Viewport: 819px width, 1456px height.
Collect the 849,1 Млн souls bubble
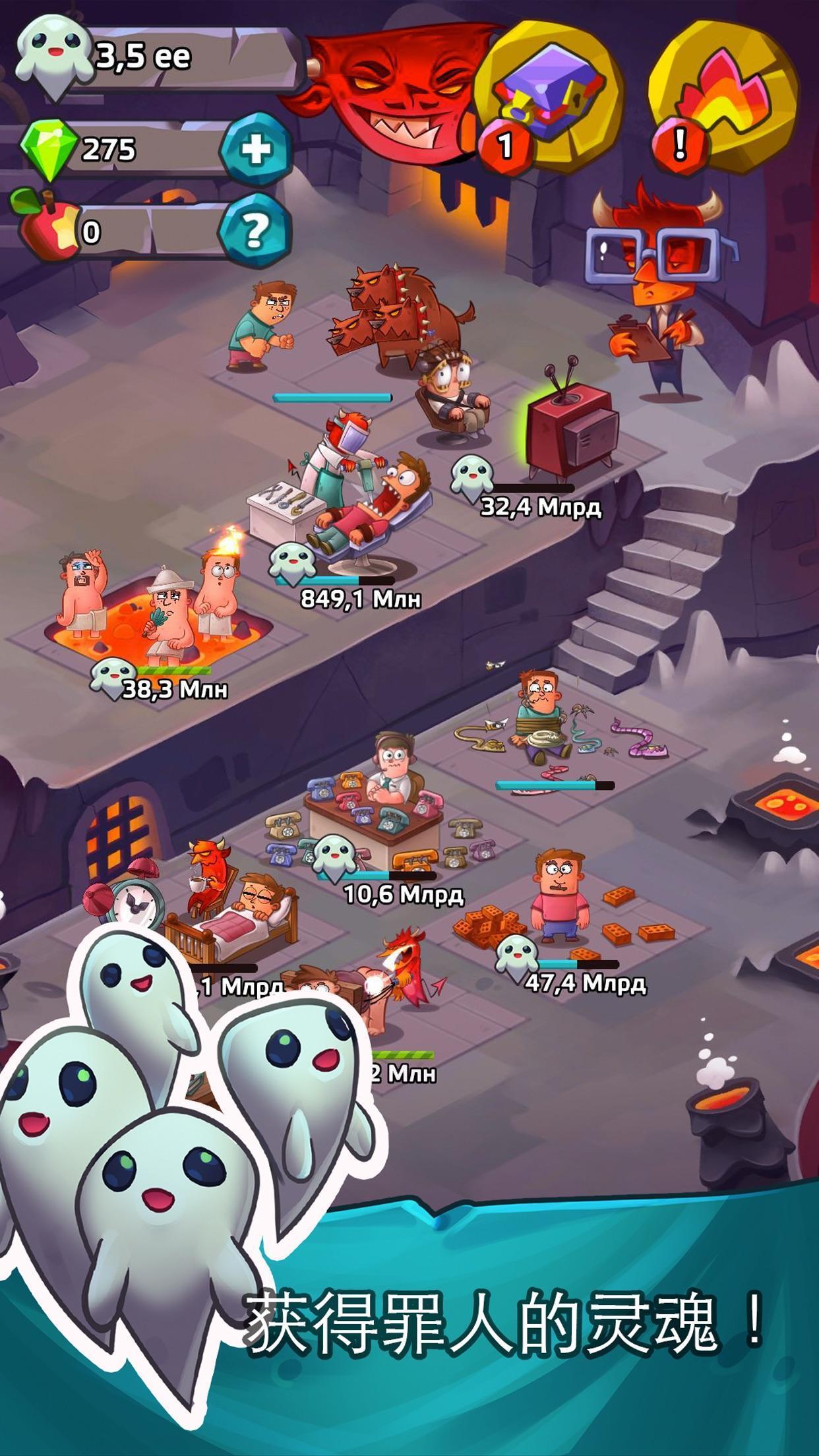coord(291,563)
